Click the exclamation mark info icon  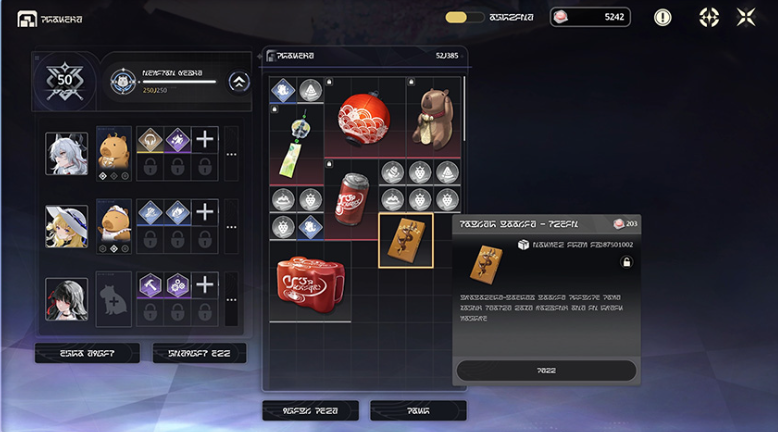[662, 17]
